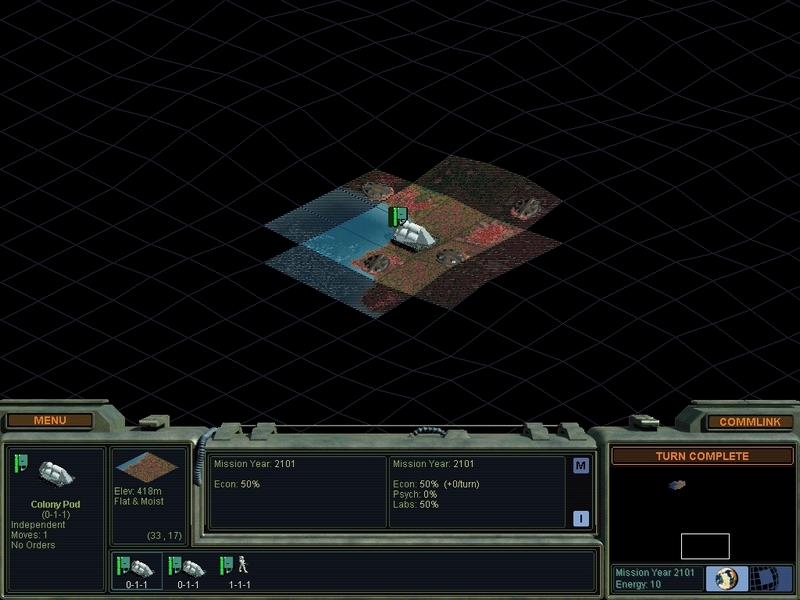
Task: Open the MENU button
Action: coord(50,421)
